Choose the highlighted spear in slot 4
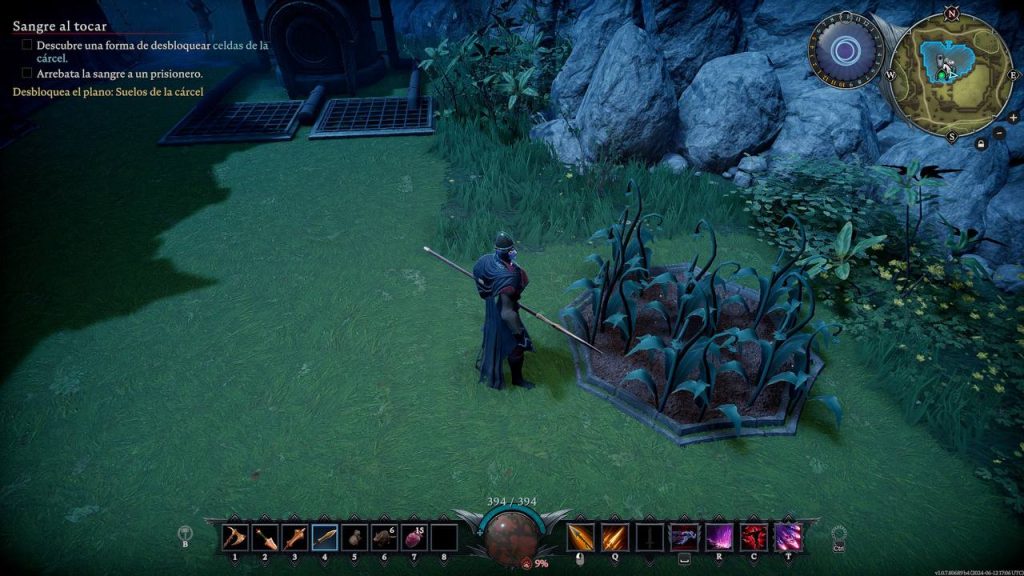Image resolution: width=1024 pixels, height=576 pixels. click(x=325, y=538)
